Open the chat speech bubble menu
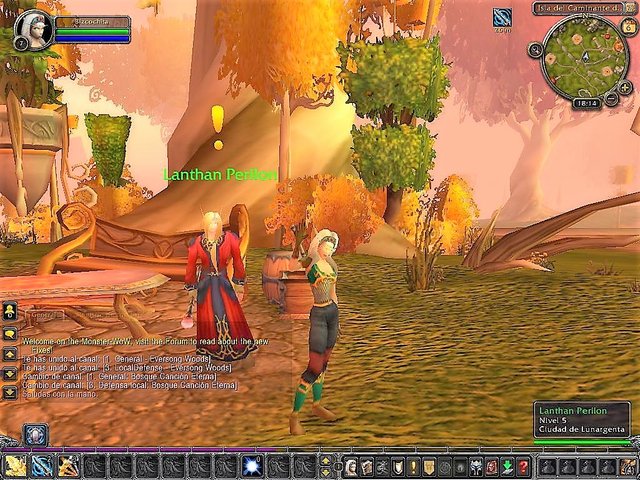640x480 pixels. 10,332
